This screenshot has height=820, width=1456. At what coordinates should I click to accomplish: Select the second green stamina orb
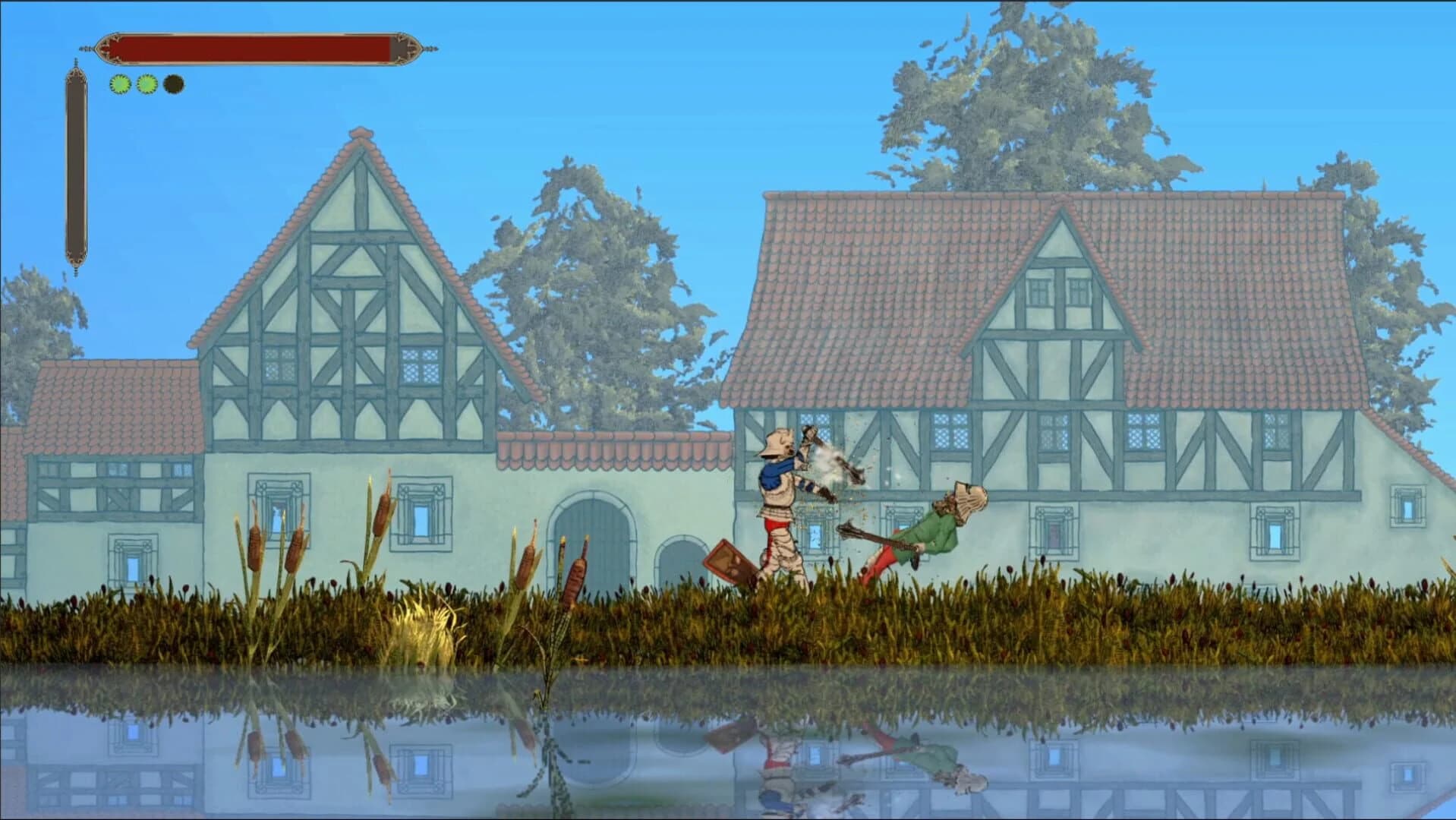(x=145, y=85)
